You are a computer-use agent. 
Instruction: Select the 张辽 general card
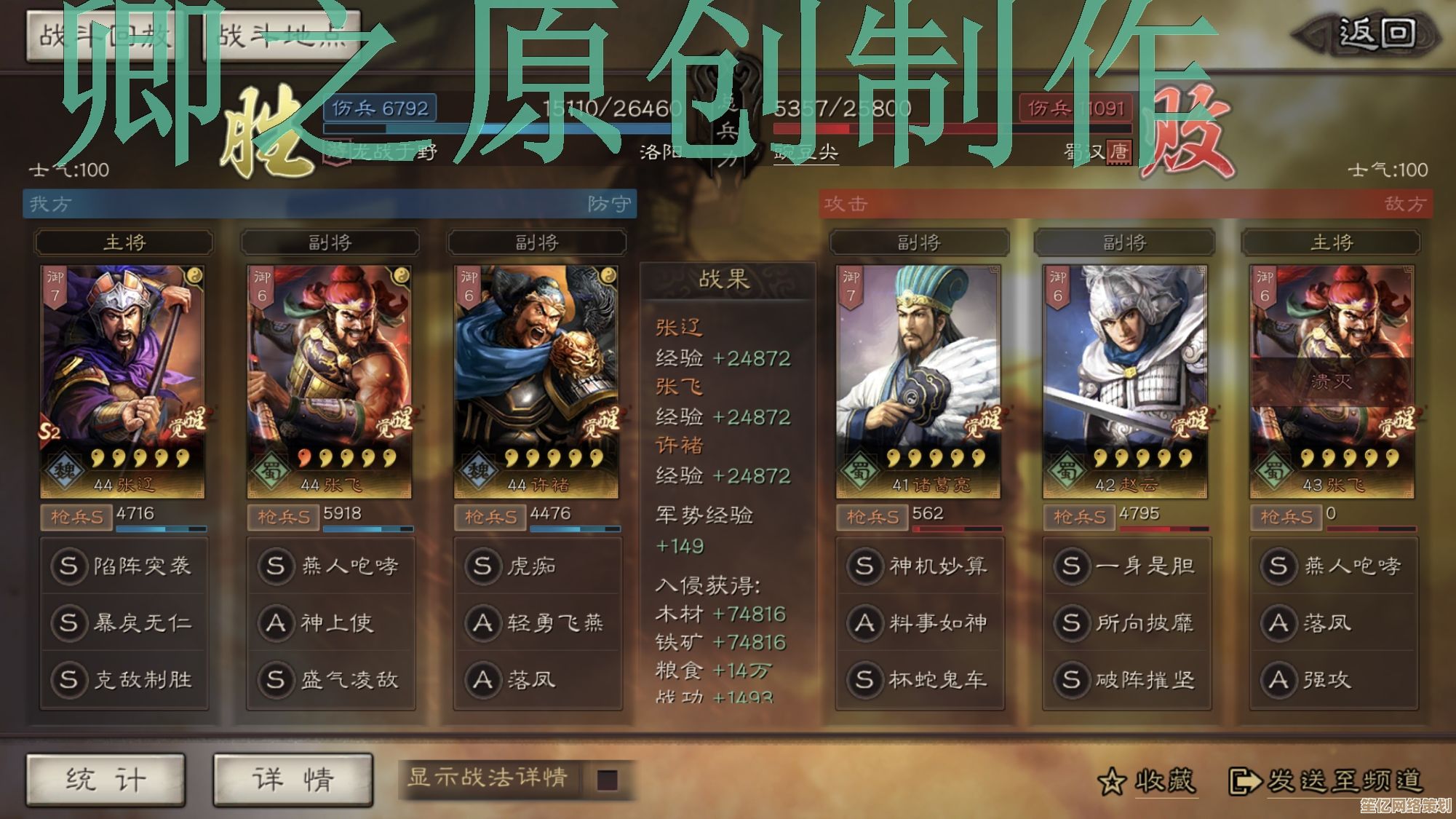(122, 381)
